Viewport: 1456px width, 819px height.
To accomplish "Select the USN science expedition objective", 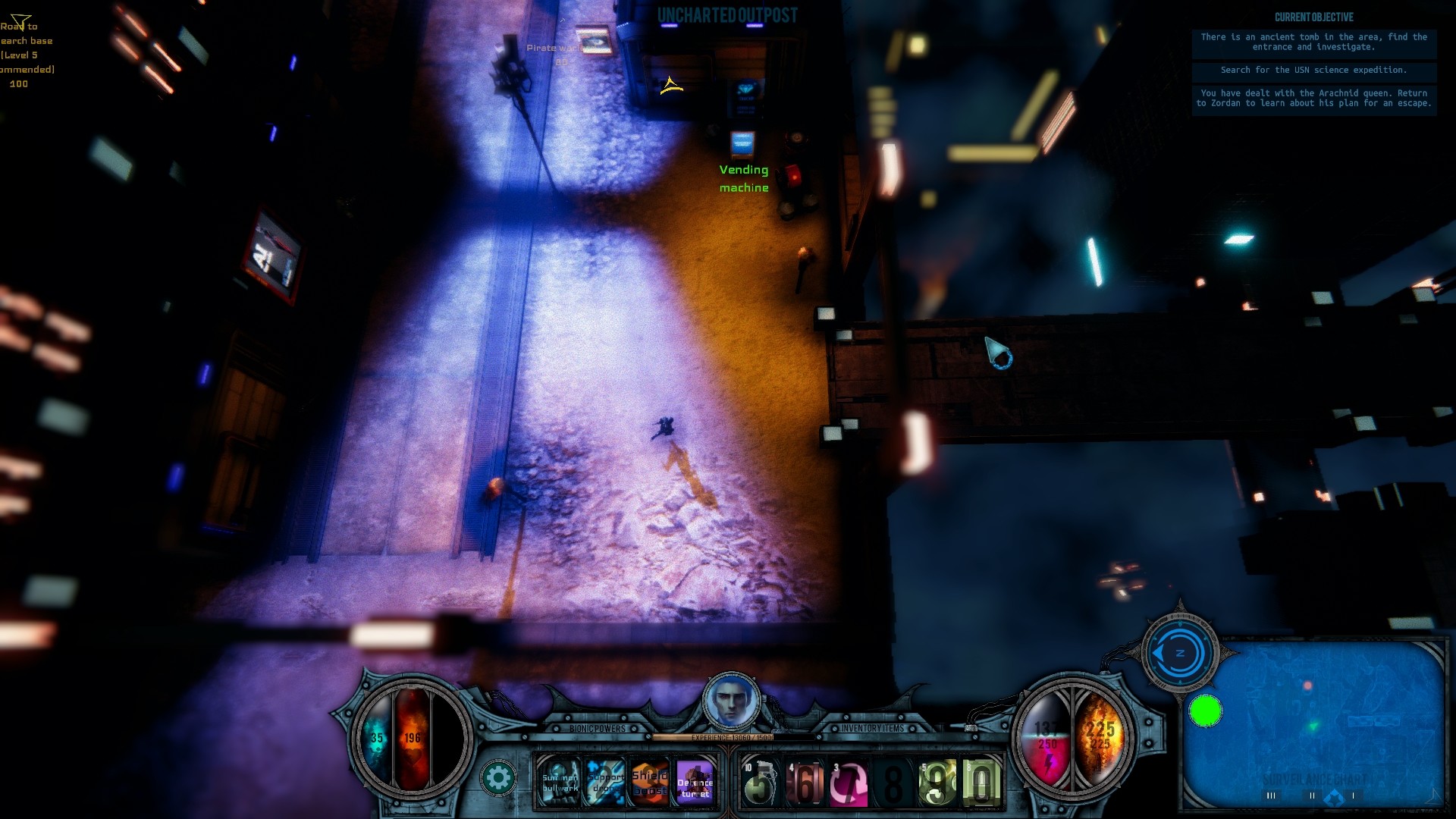I will pyautogui.click(x=1313, y=71).
